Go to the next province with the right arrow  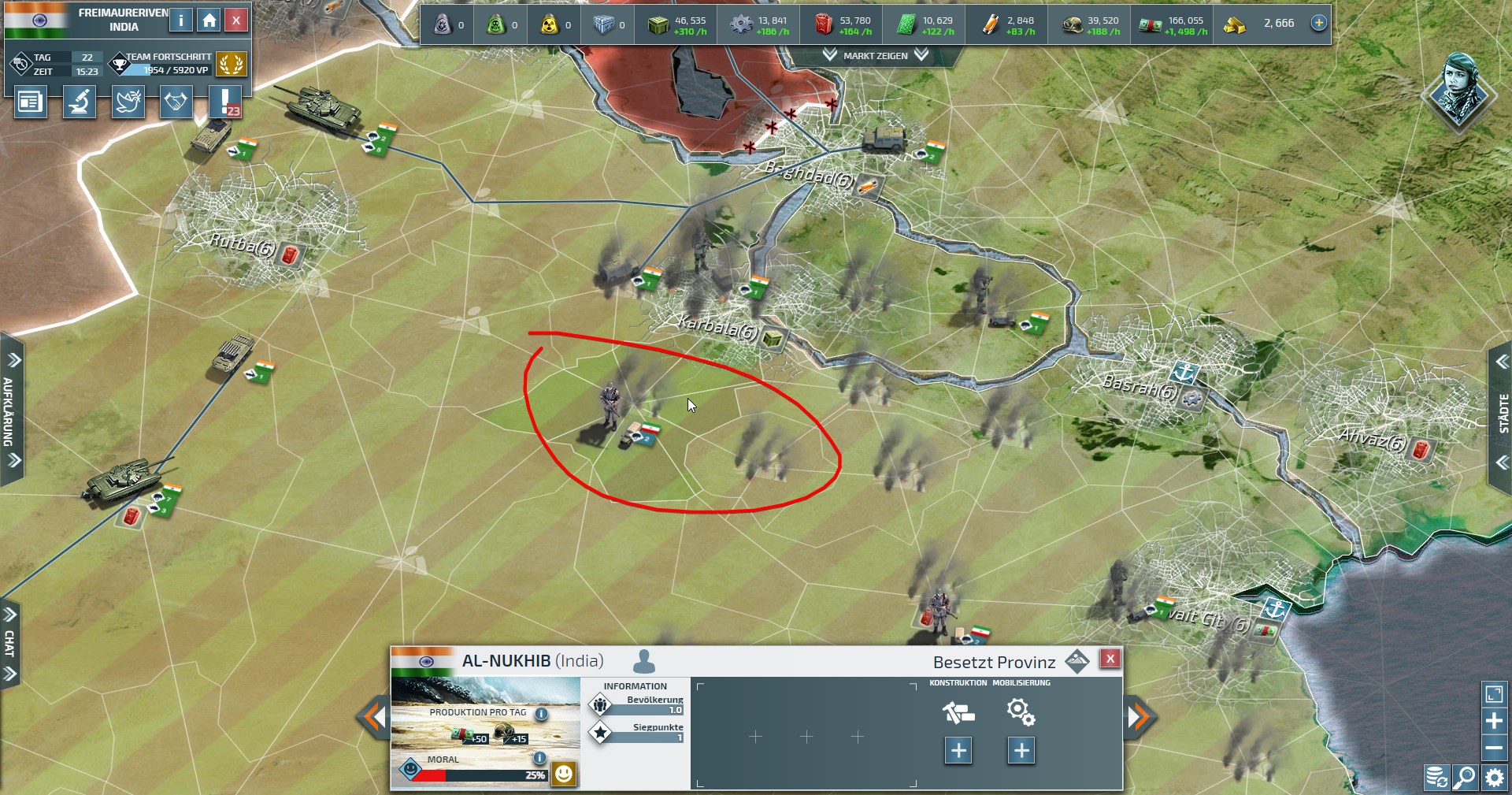point(1140,717)
